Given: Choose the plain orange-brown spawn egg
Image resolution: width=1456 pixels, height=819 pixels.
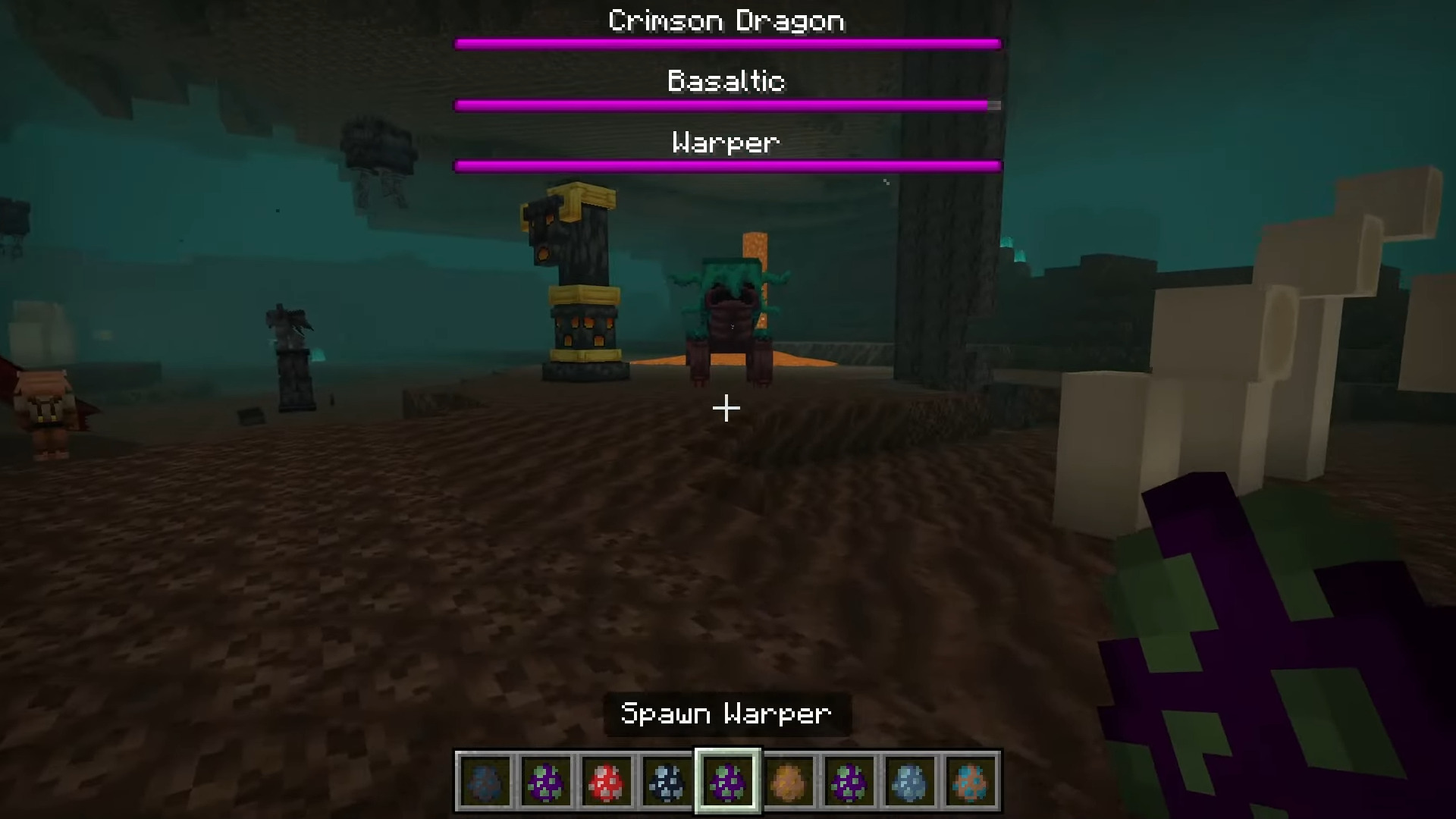Looking at the screenshot, I should coord(788,781).
